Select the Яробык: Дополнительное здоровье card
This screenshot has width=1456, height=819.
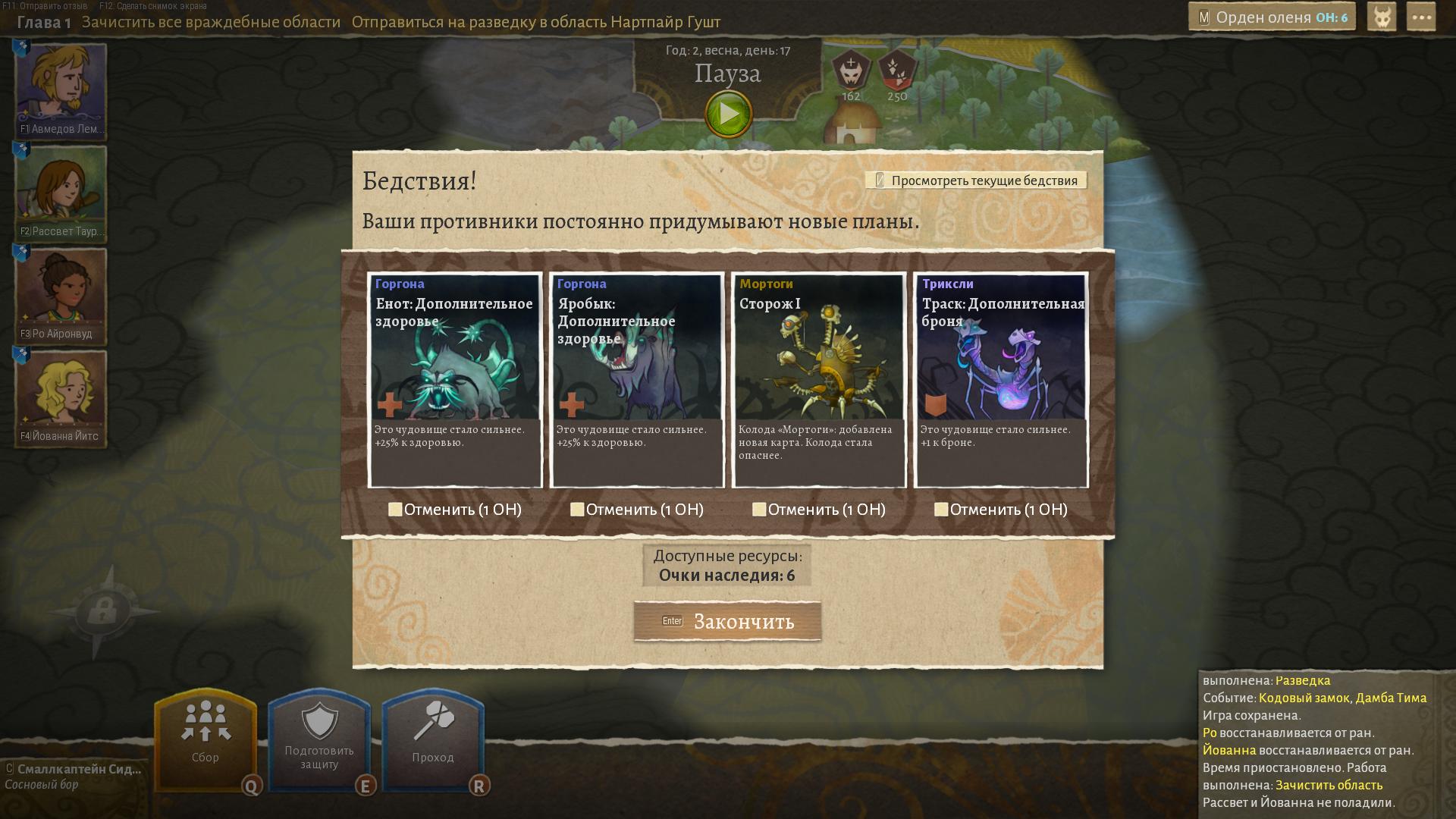637,379
